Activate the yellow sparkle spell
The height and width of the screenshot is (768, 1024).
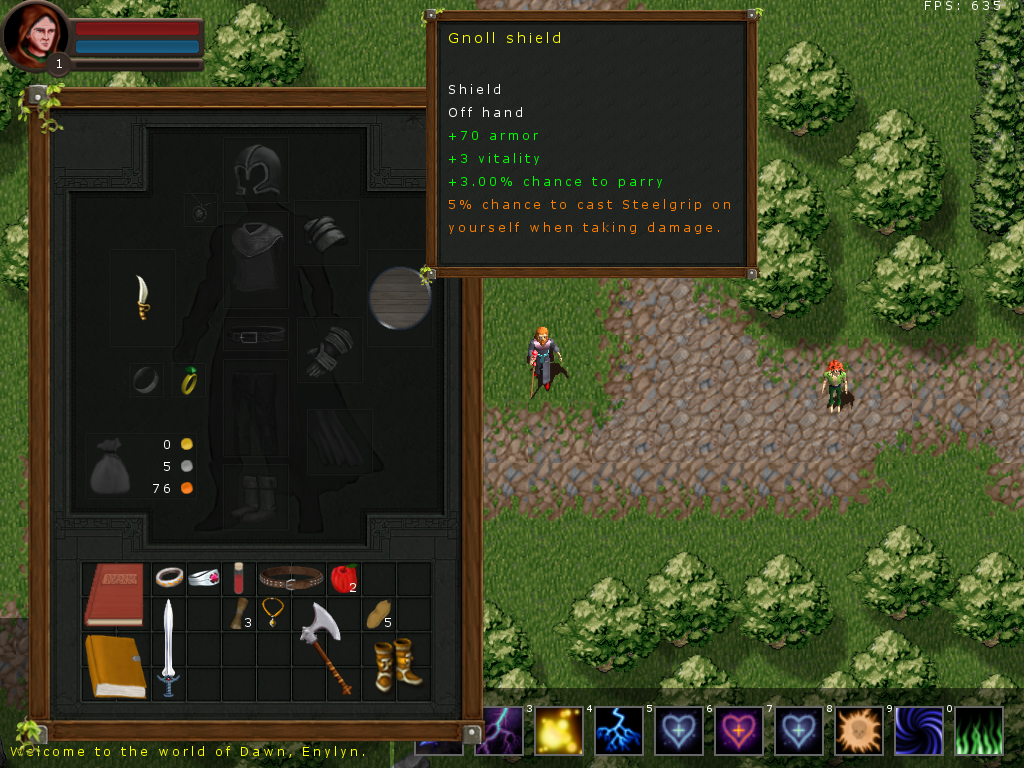click(558, 731)
